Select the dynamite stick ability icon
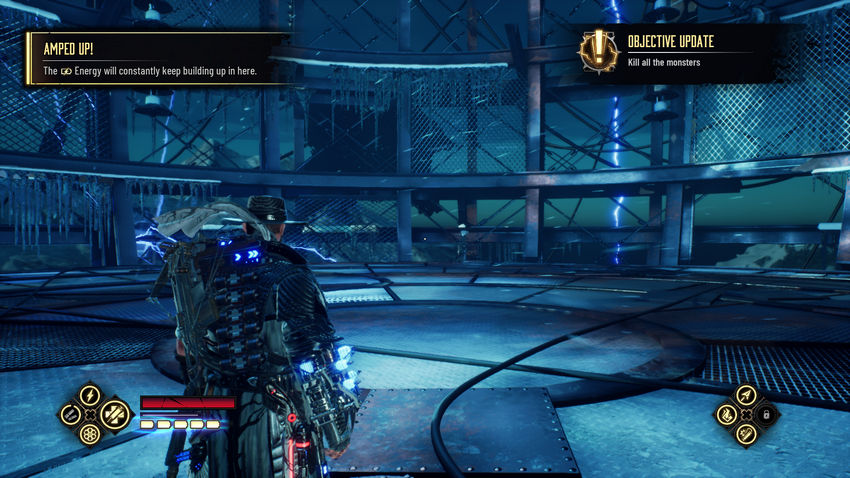 [x=745, y=433]
